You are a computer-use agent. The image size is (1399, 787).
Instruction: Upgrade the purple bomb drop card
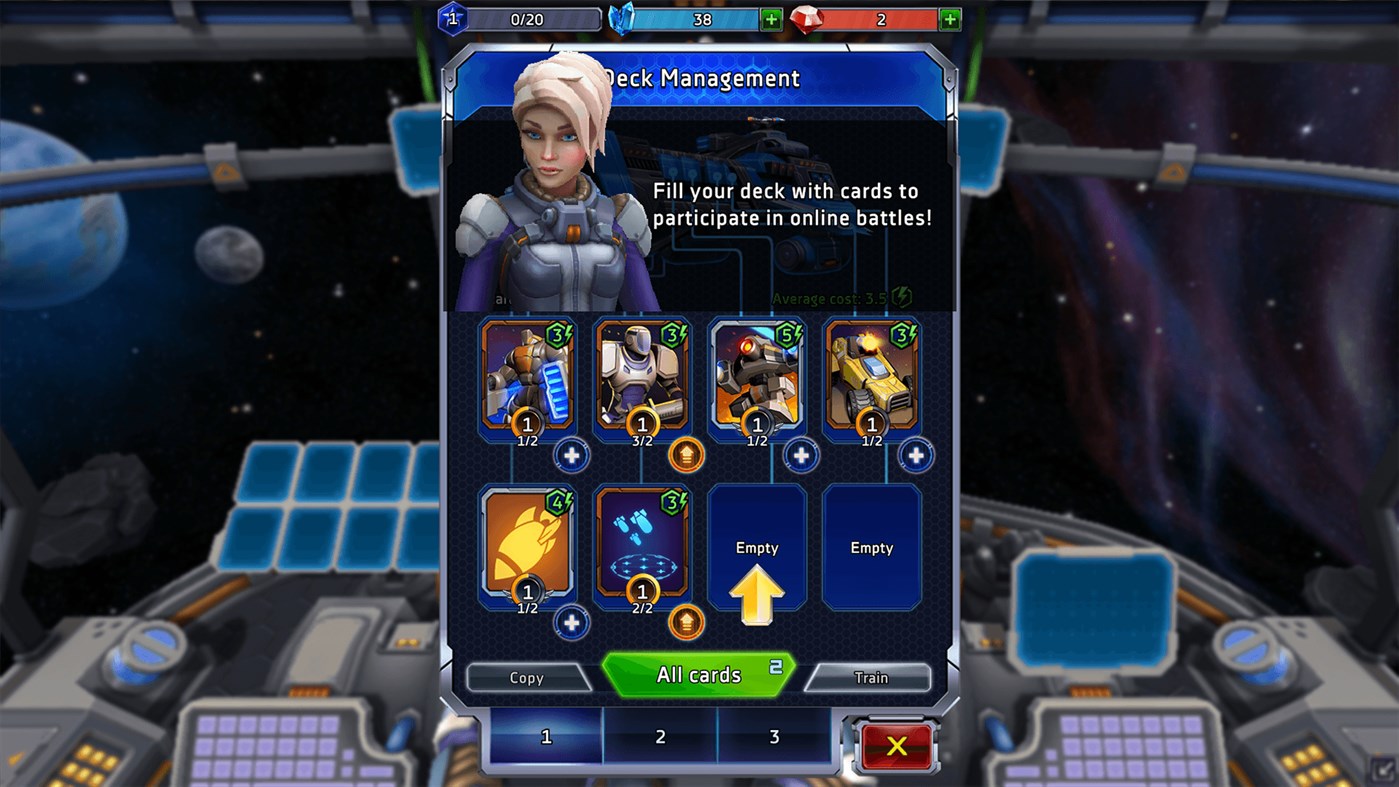tap(686, 622)
